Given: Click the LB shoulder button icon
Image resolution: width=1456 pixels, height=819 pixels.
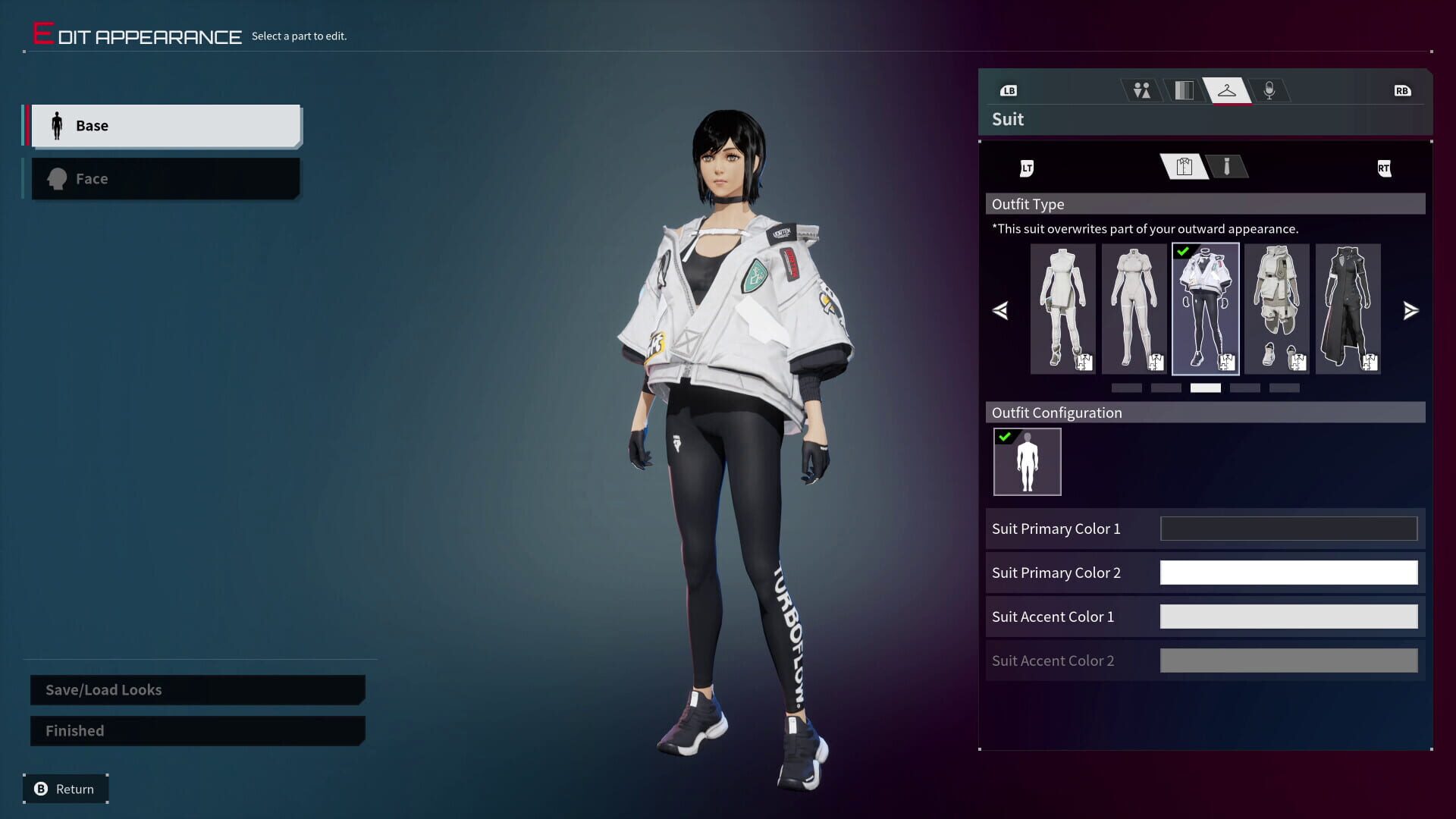Looking at the screenshot, I should (1009, 90).
